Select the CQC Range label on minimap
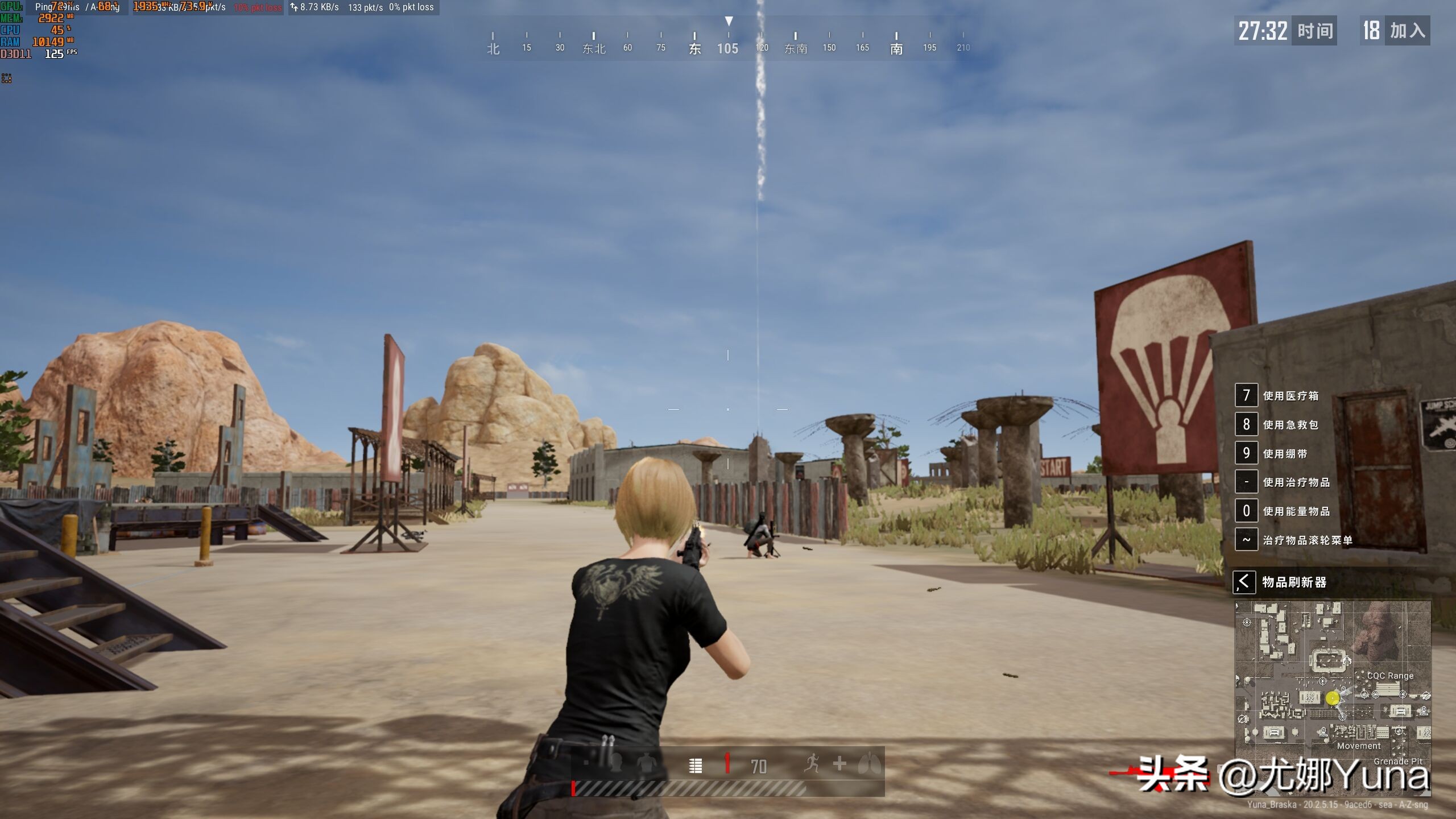 [1390, 676]
